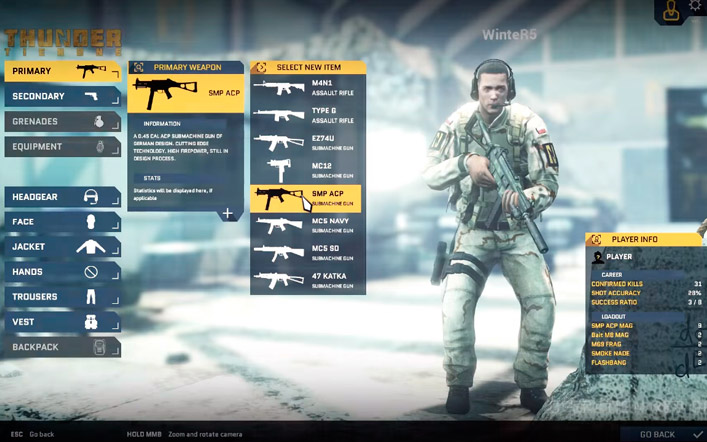707x442 pixels.
Task: Open the Hands customization slot
Action: pos(62,272)
